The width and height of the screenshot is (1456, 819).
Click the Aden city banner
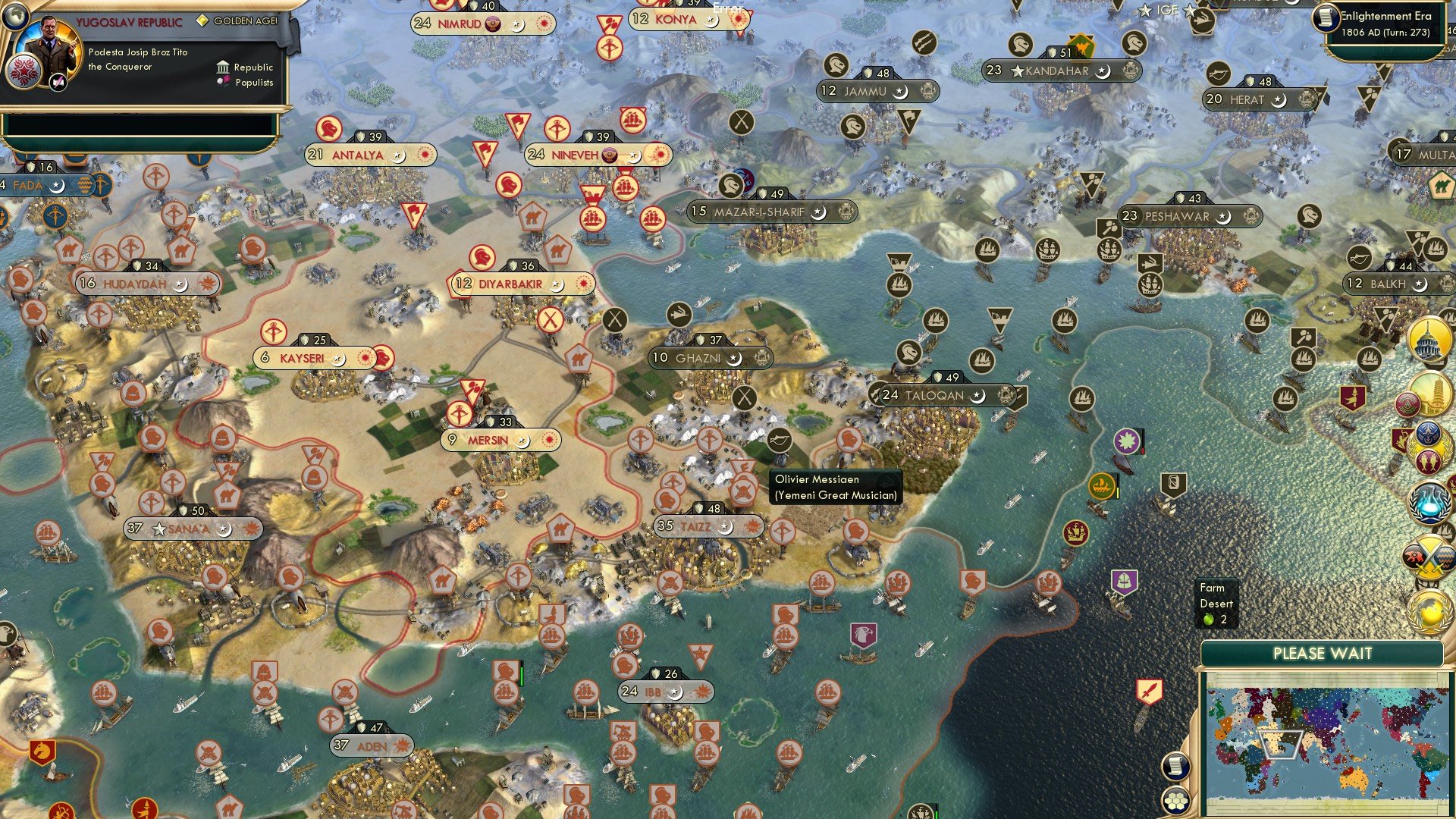pyautogui.click(x=372, y=746)
